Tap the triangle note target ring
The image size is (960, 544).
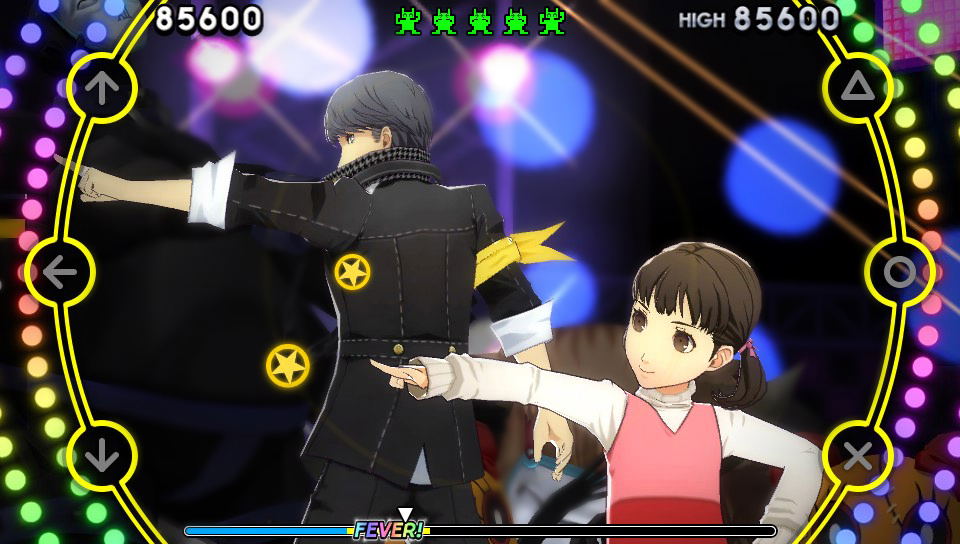tap(857, 88)
